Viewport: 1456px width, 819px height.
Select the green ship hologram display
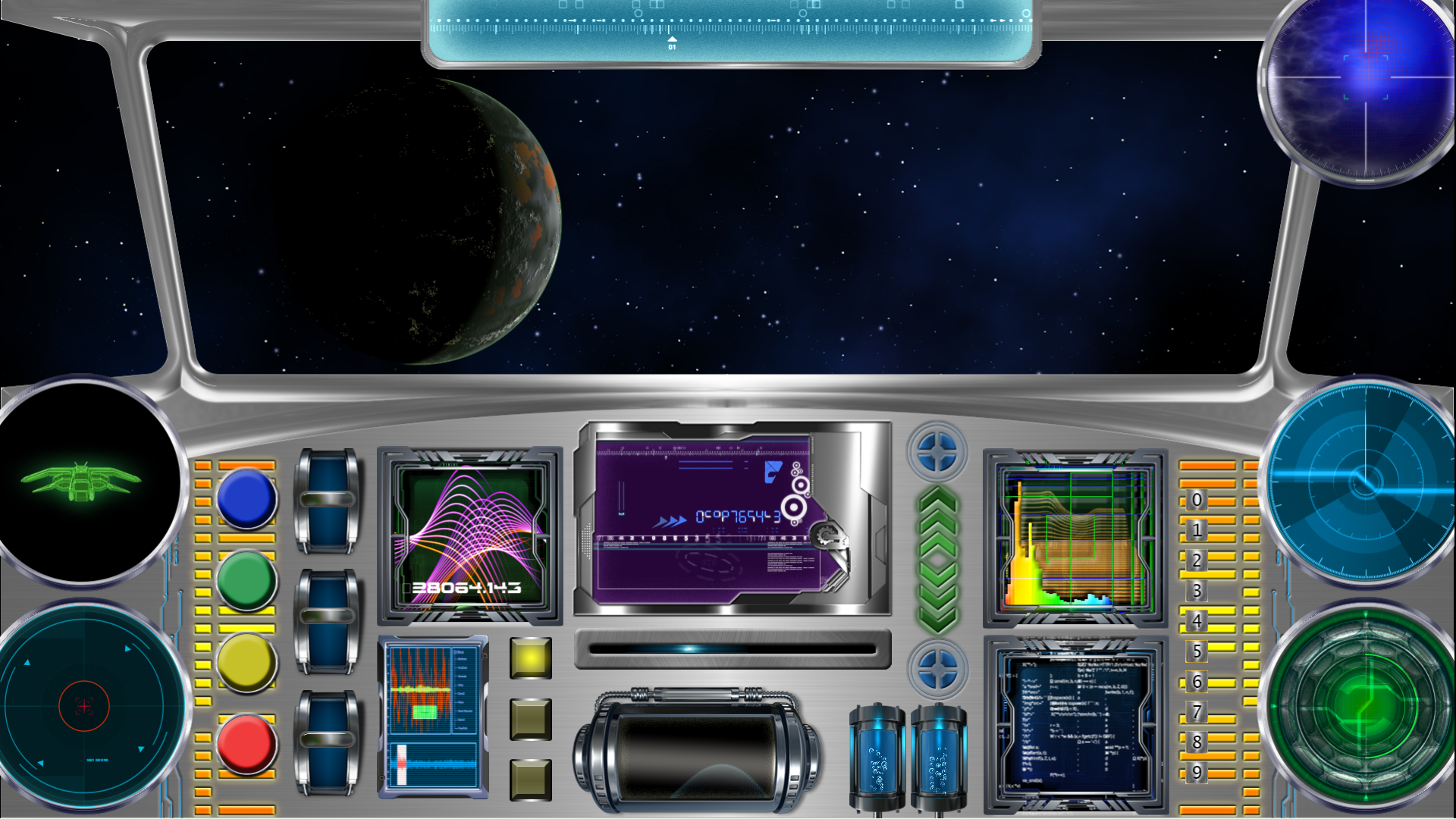(x=86, y=482)
